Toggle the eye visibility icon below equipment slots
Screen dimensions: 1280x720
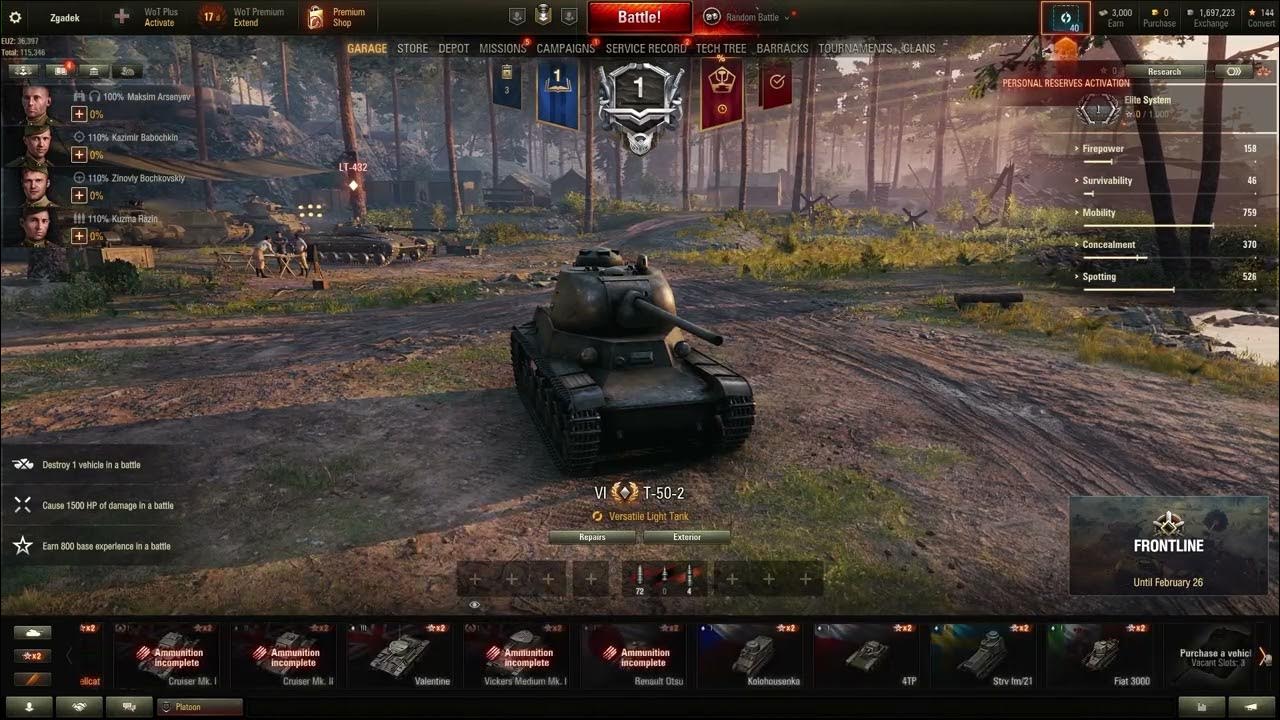coord(475,604)
